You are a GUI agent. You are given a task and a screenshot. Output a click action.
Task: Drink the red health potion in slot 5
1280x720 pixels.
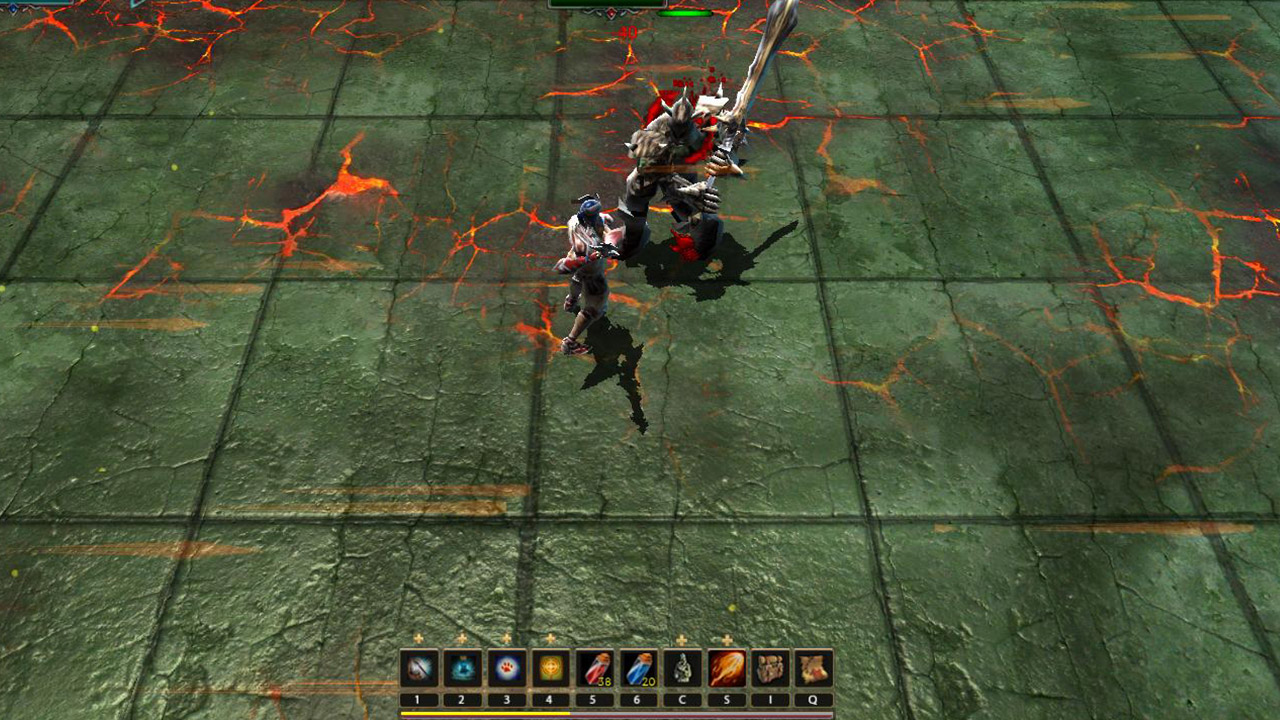(x=594, y=668)
